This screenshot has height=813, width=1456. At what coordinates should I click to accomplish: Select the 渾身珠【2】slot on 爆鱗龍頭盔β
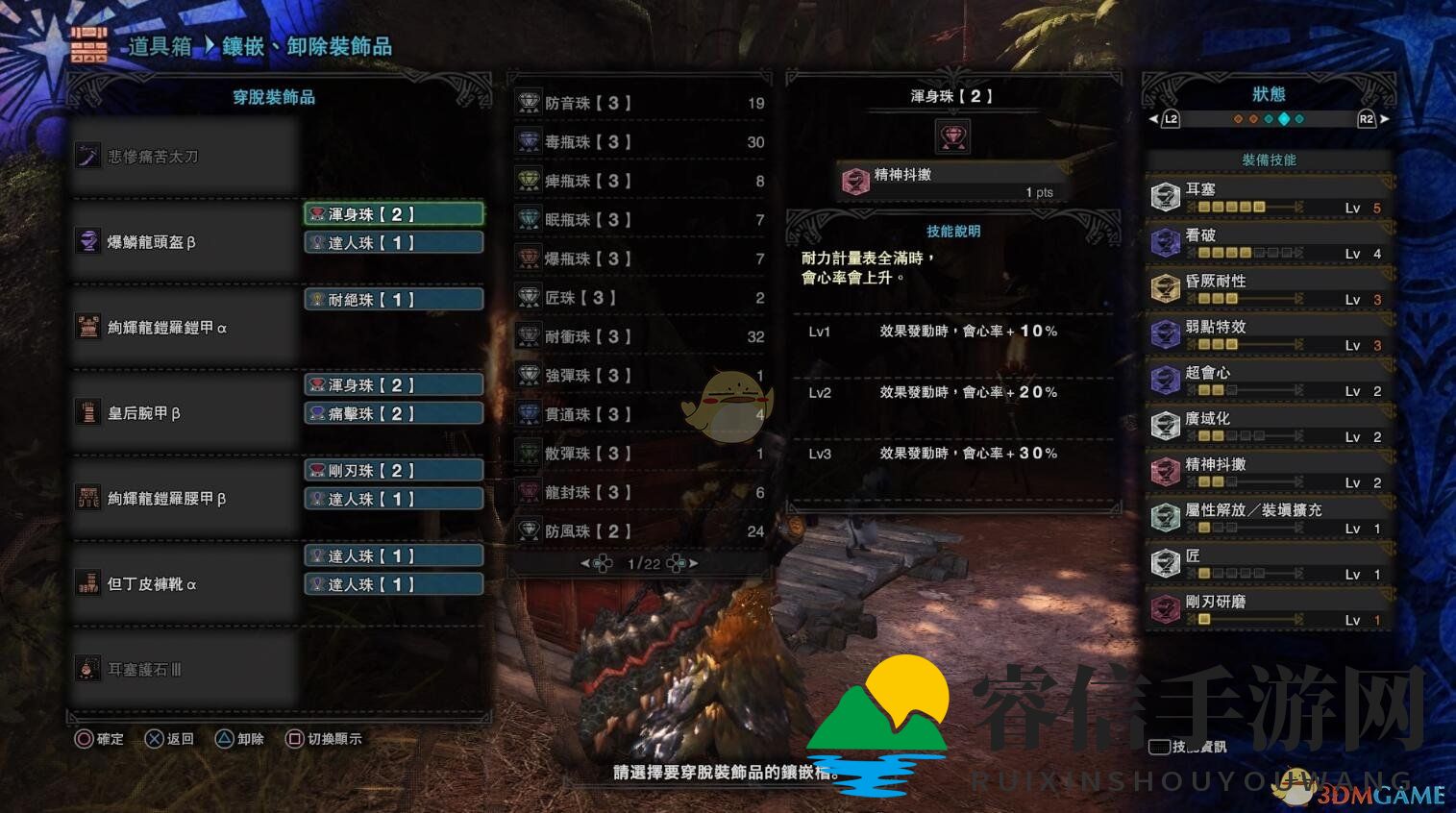pyautogui.click(x=393, y=213)
